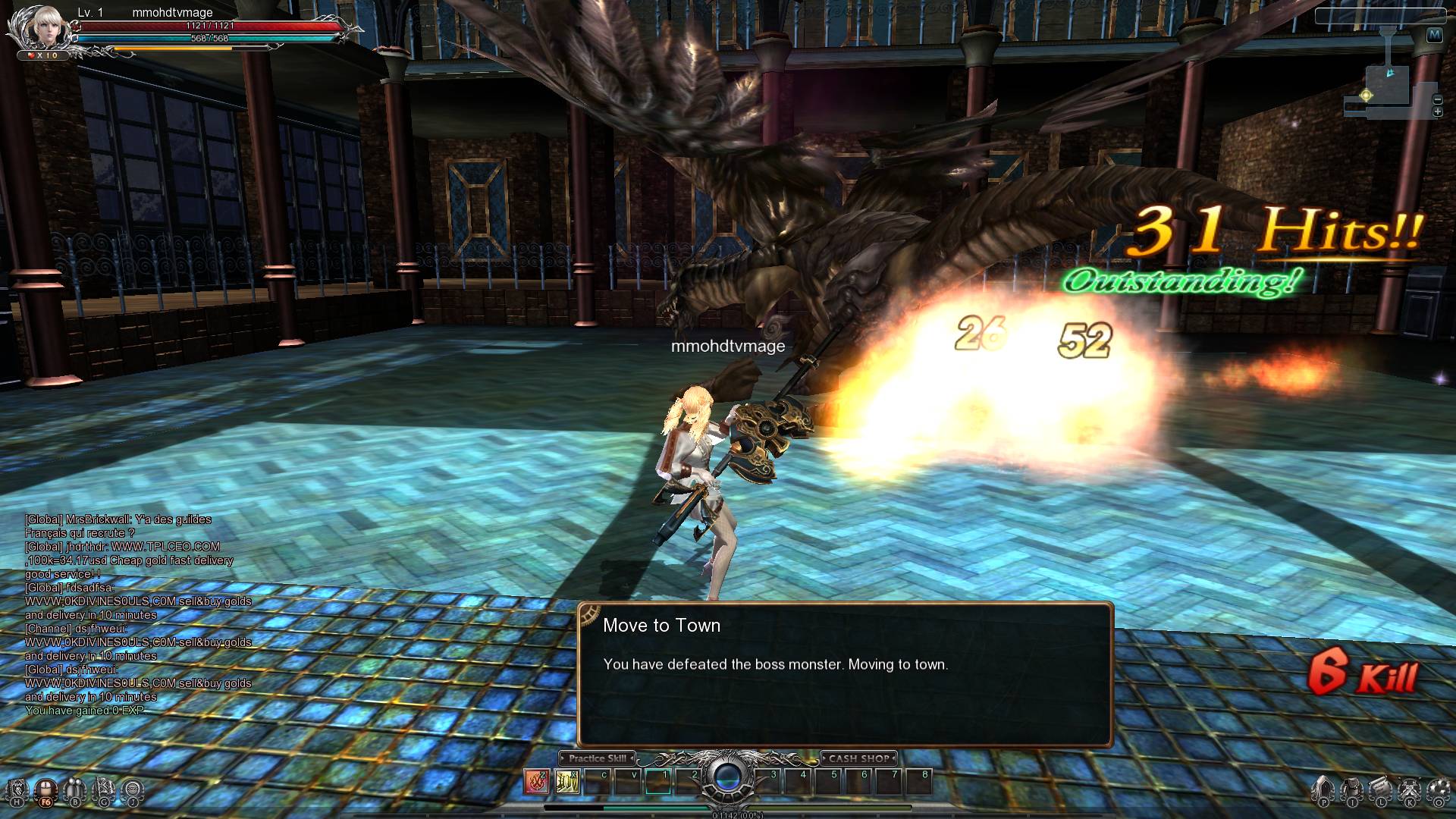This screenshot has height=819, width=1456.
Task: Open the CASH SHOP
Action: [x=858, y=758]
